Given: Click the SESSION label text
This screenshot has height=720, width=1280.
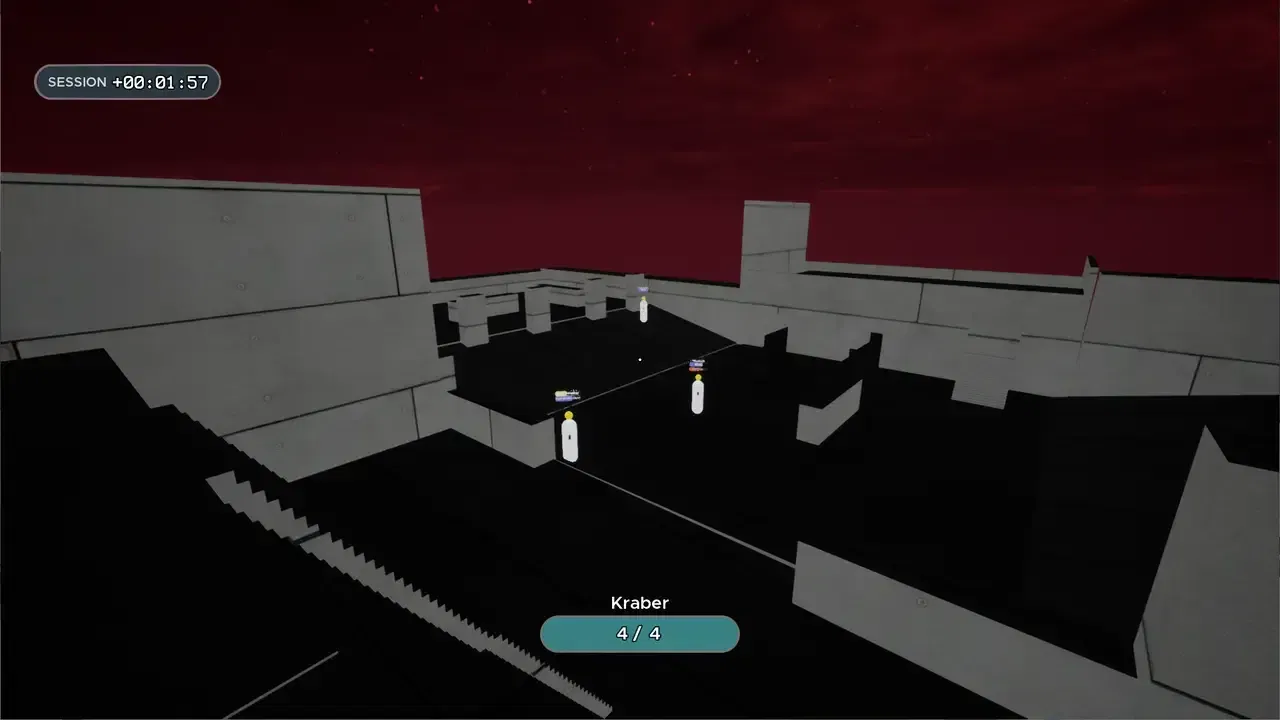Looking at the screenshot, I should pyautogui.click(x=78, y=82).
